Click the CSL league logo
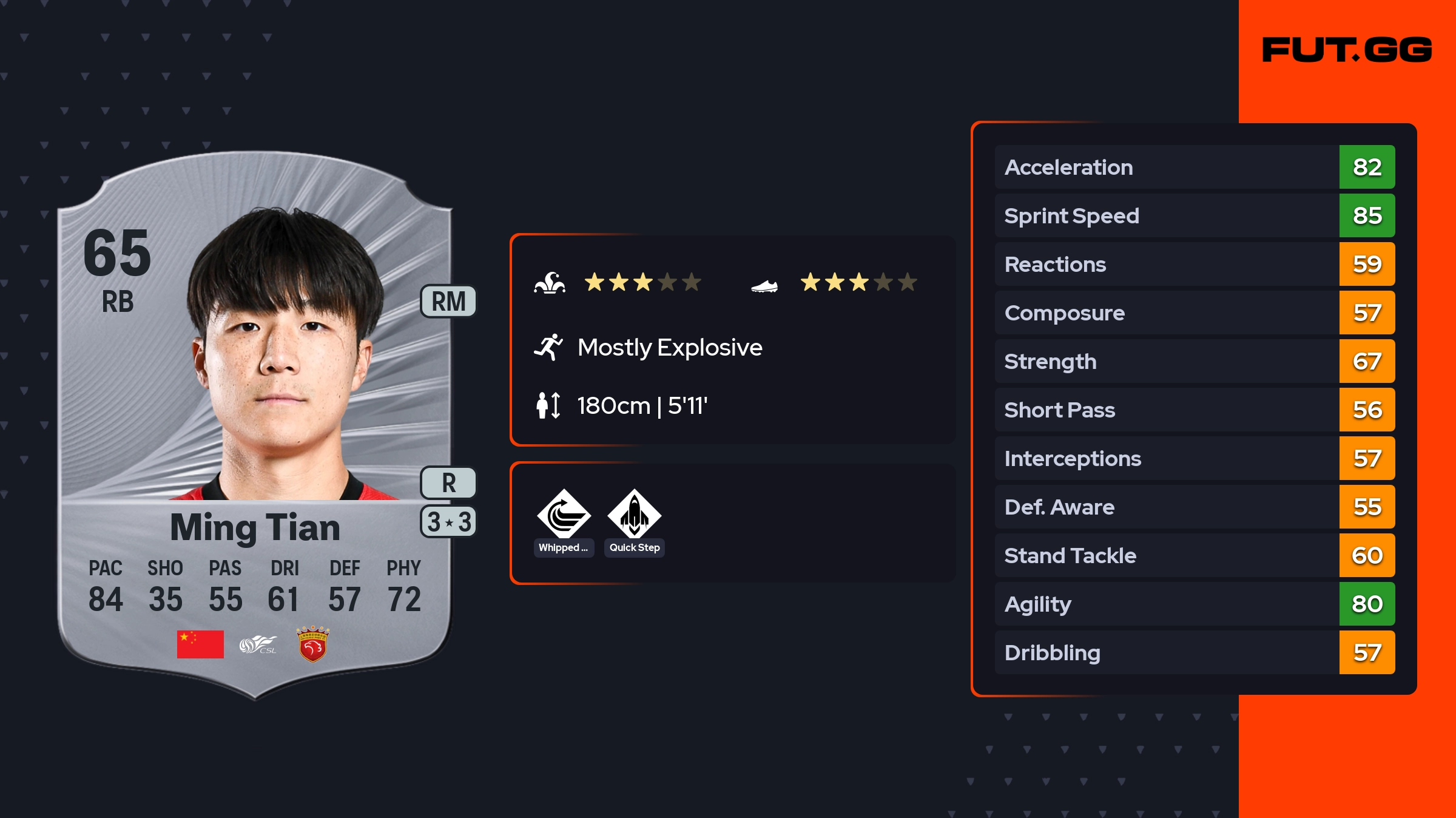The image size is (1456, 818). click(x=258, y=644)
